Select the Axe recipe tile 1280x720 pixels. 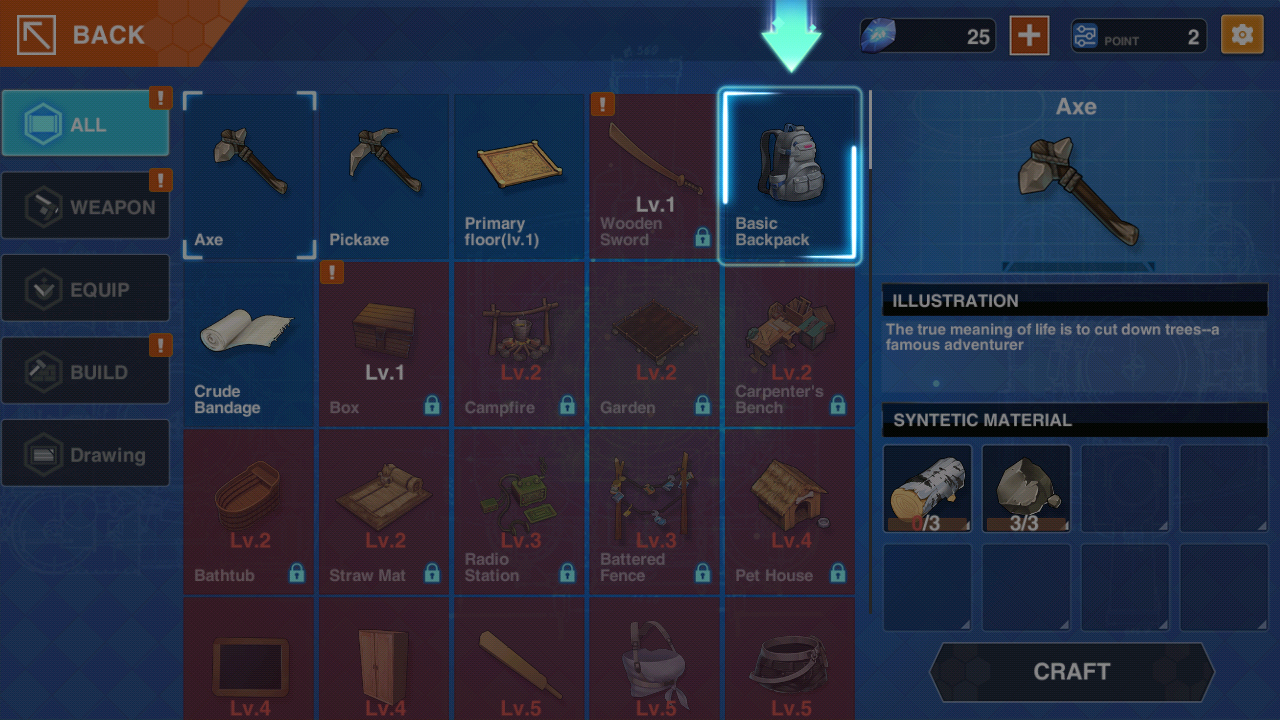(x=250, y=176)
